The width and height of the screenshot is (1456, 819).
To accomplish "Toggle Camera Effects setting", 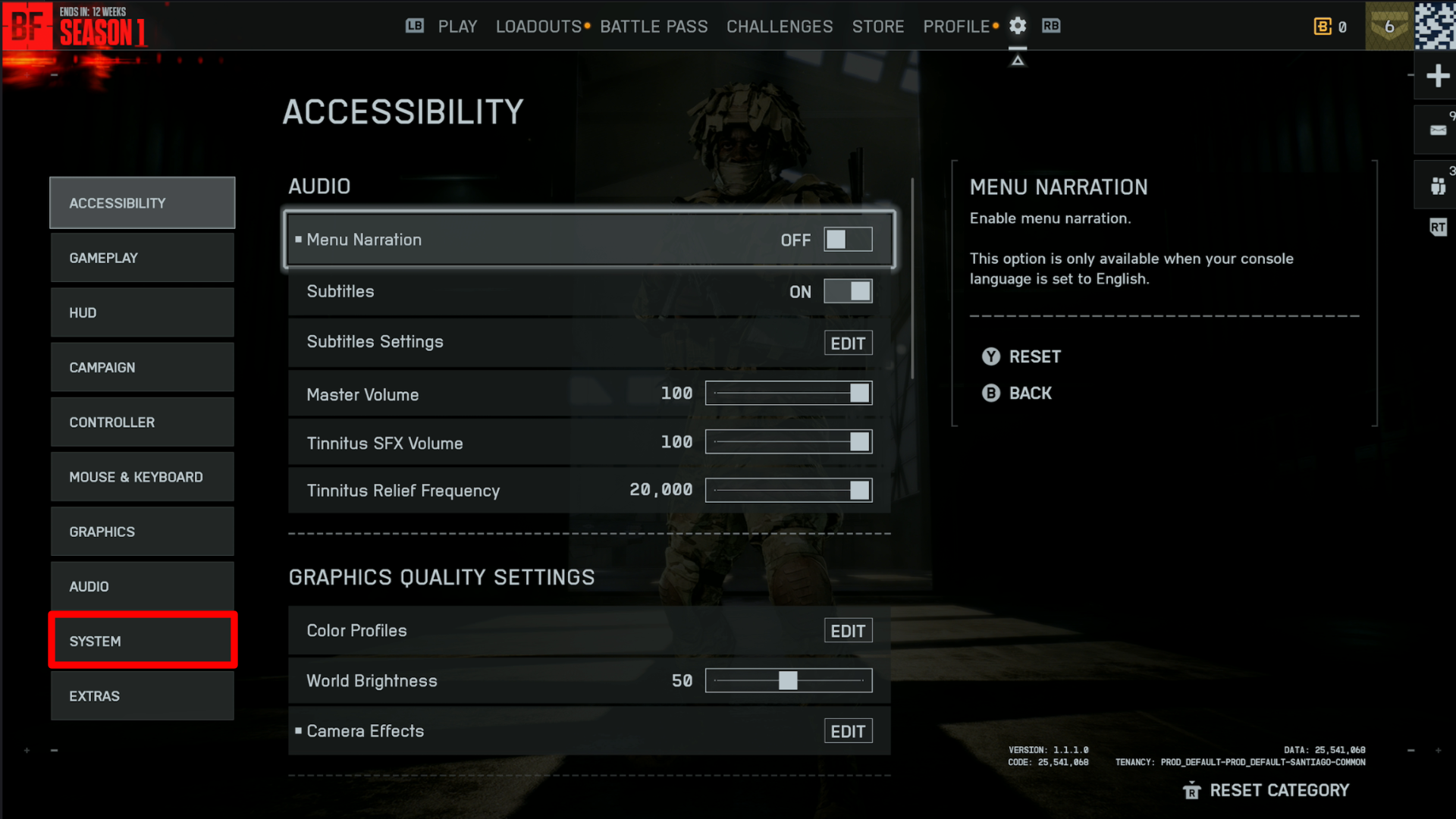I will coord(847,730).
